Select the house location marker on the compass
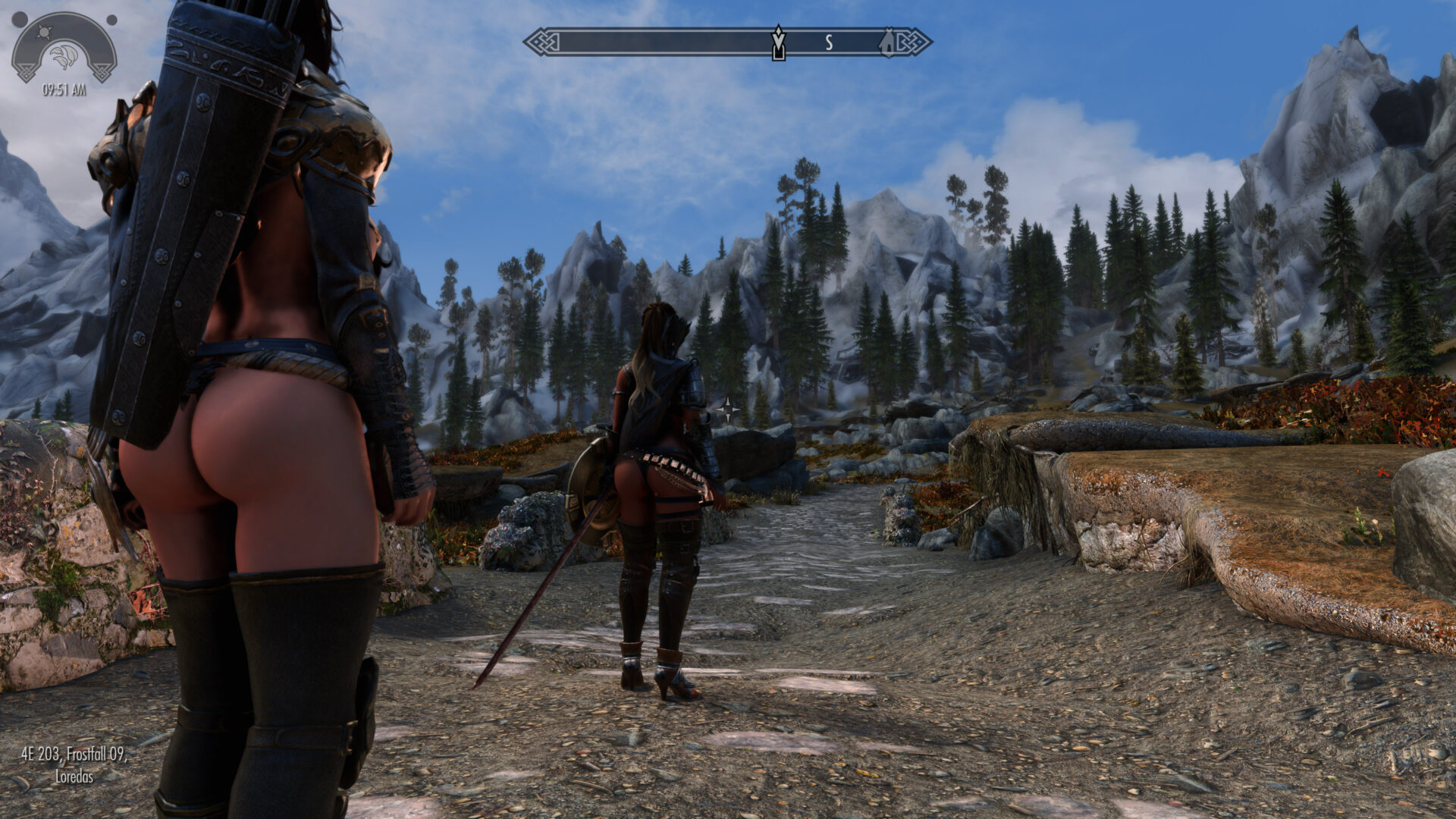Image resolution: width=1456 pixels, height=819 pixels. tap(887, 42)
